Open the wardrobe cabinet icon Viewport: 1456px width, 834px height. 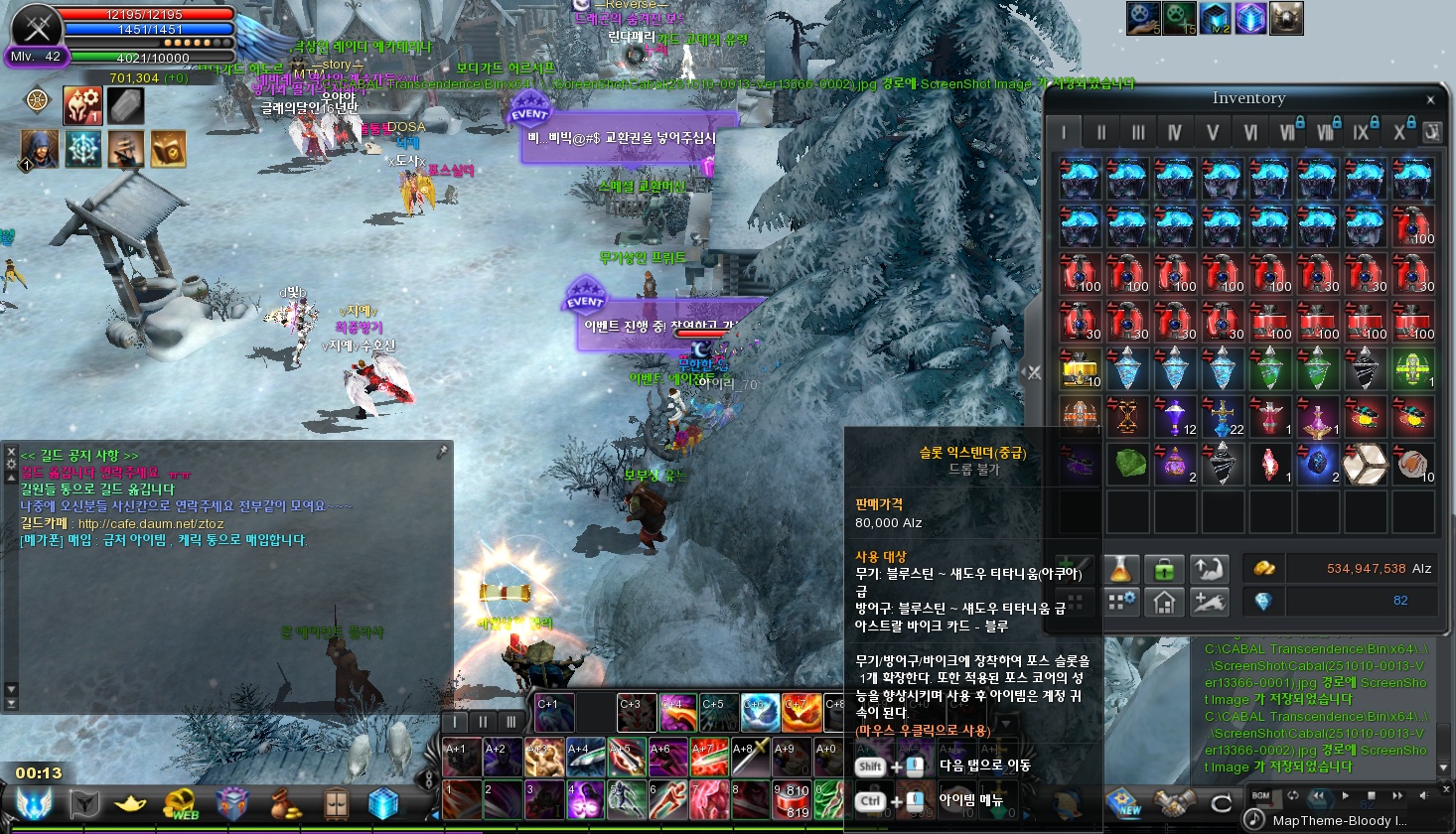(336, 803)
